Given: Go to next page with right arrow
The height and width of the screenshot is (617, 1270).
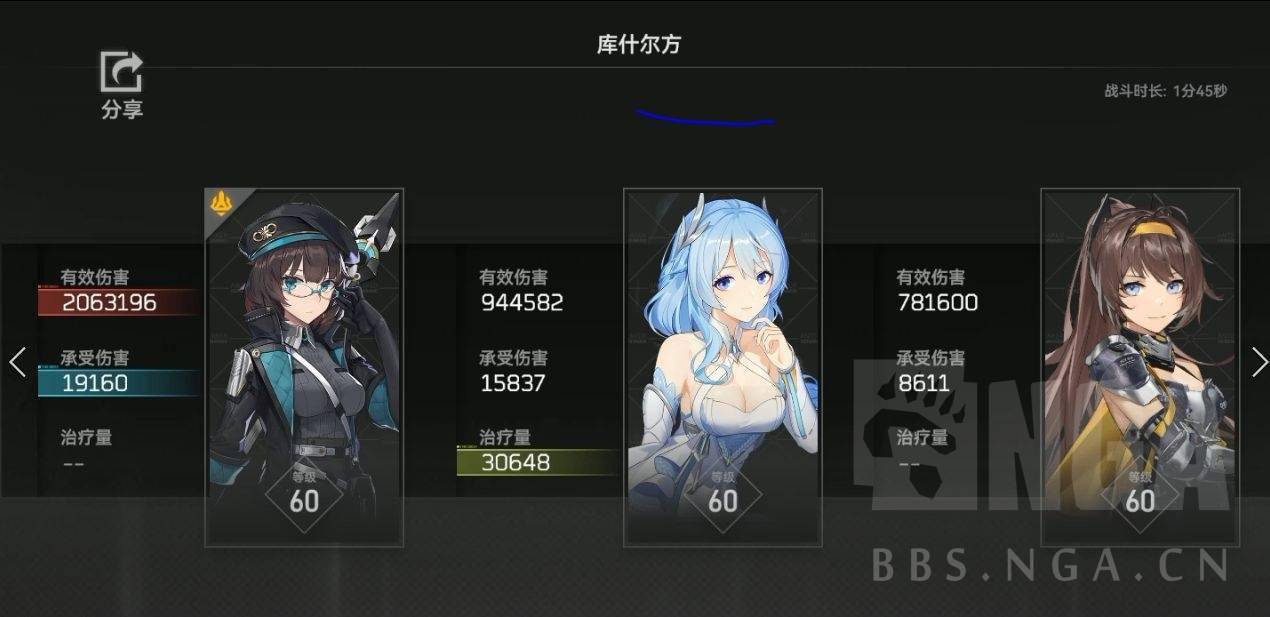Looking at the screenshot, I should tap(1259, 362).
